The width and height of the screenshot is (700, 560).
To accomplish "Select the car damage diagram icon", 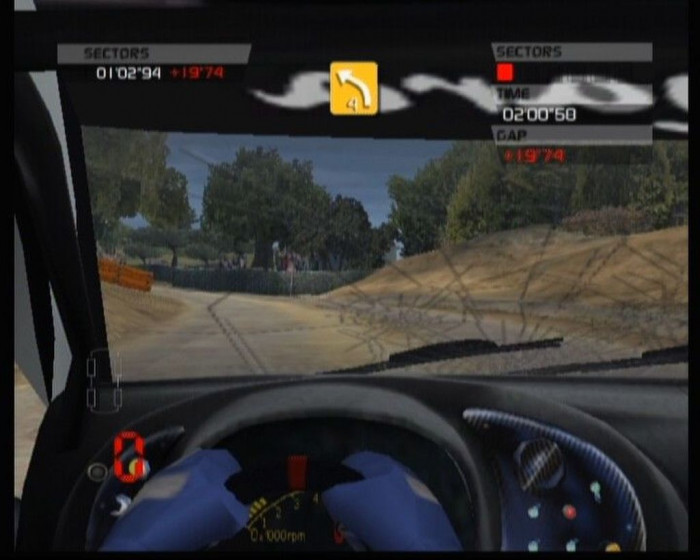I will tap(104, 380).
